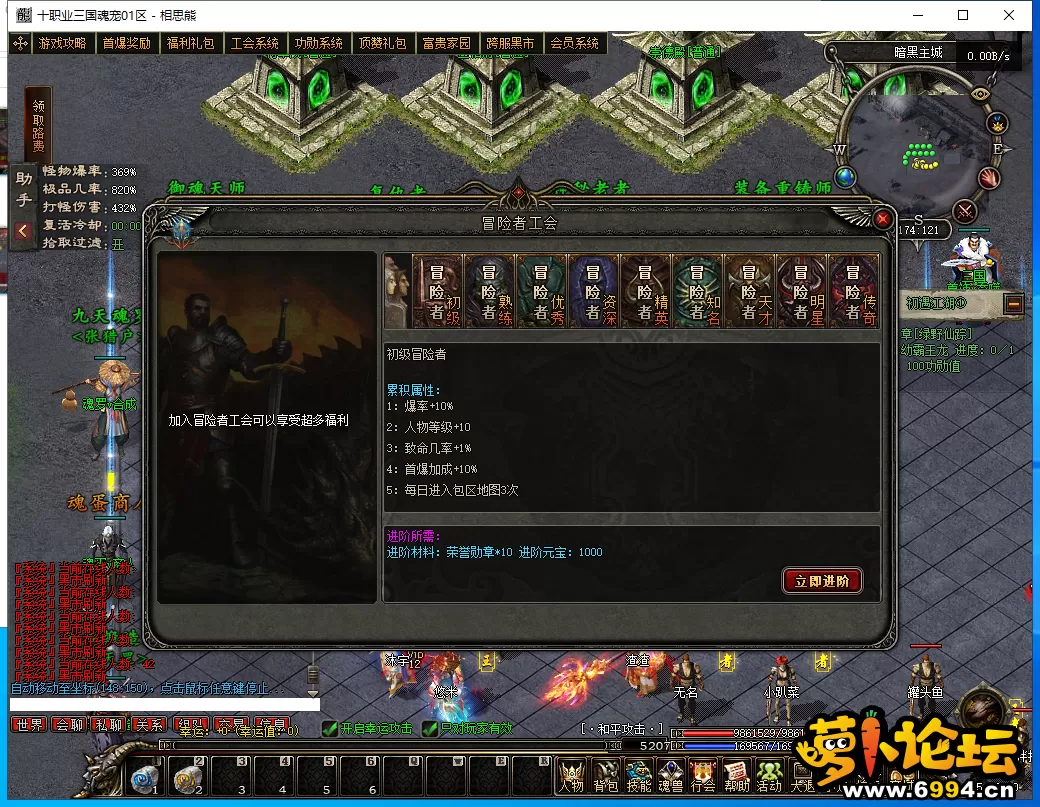
Task: Open the 工会系统 menu
Action: pos(254,44)
